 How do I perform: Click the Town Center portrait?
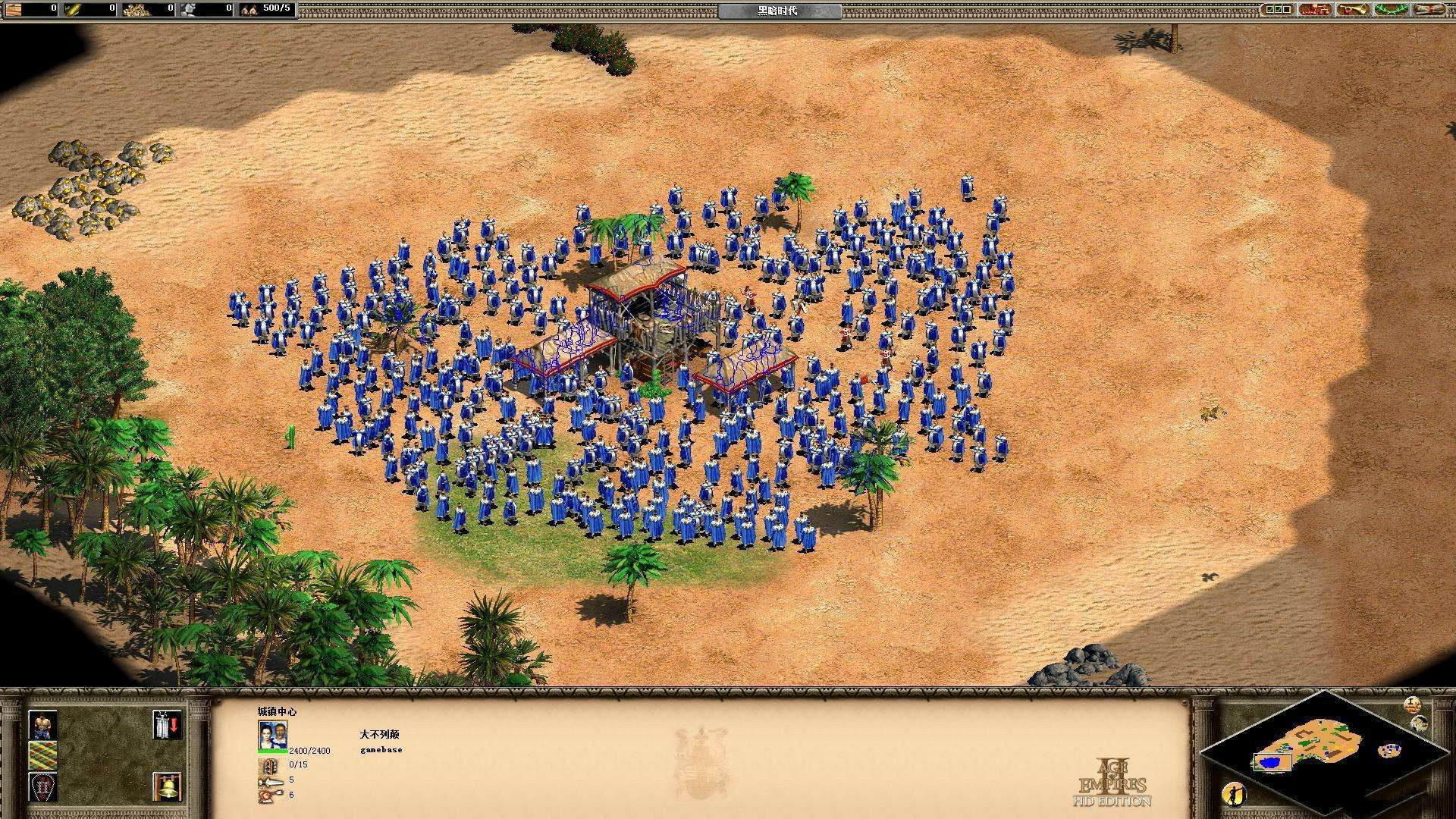tap(273, 733)
